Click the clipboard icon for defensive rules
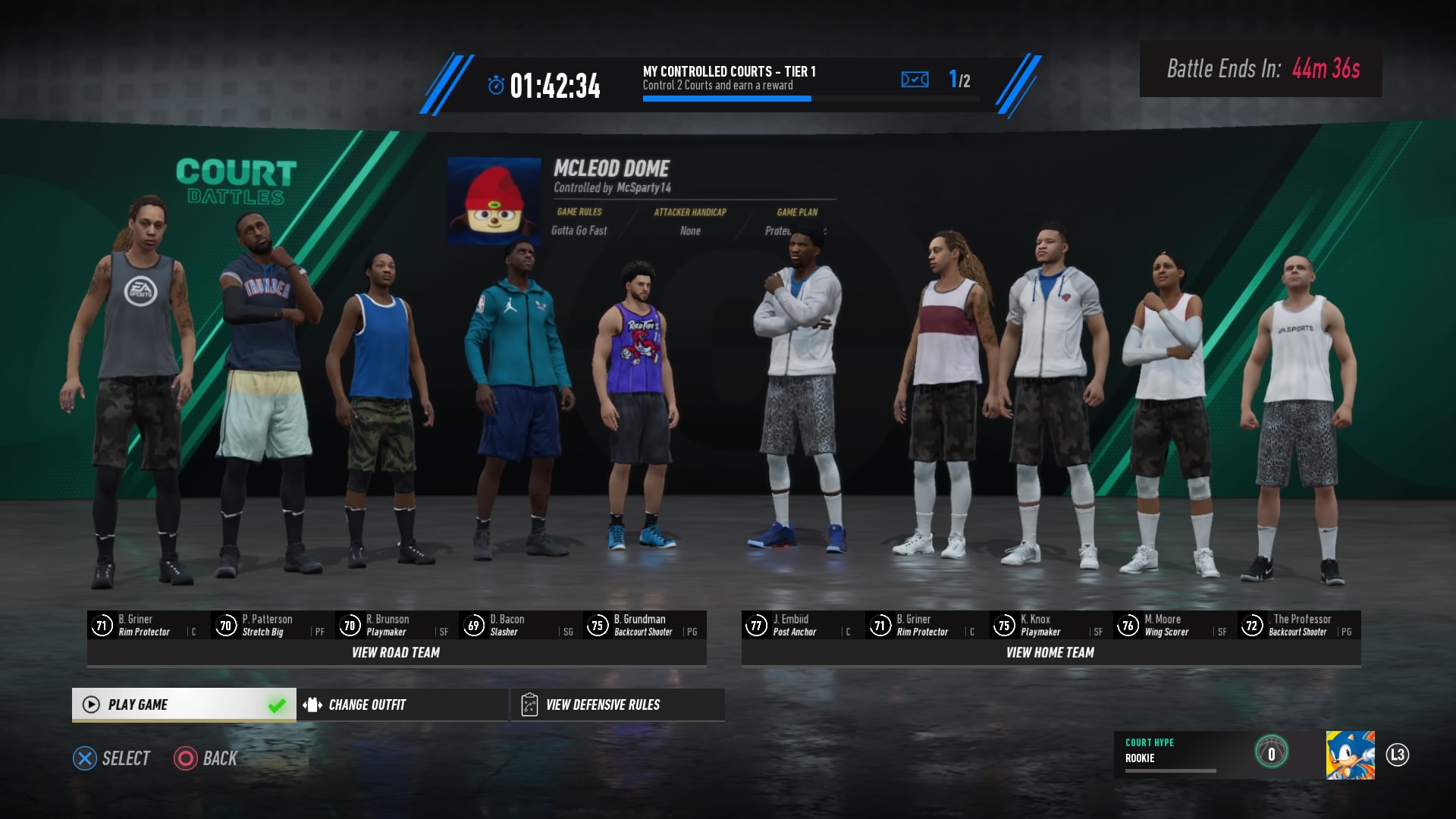The height and width of the screenshot is (819, 1456). tap(529, 704)
